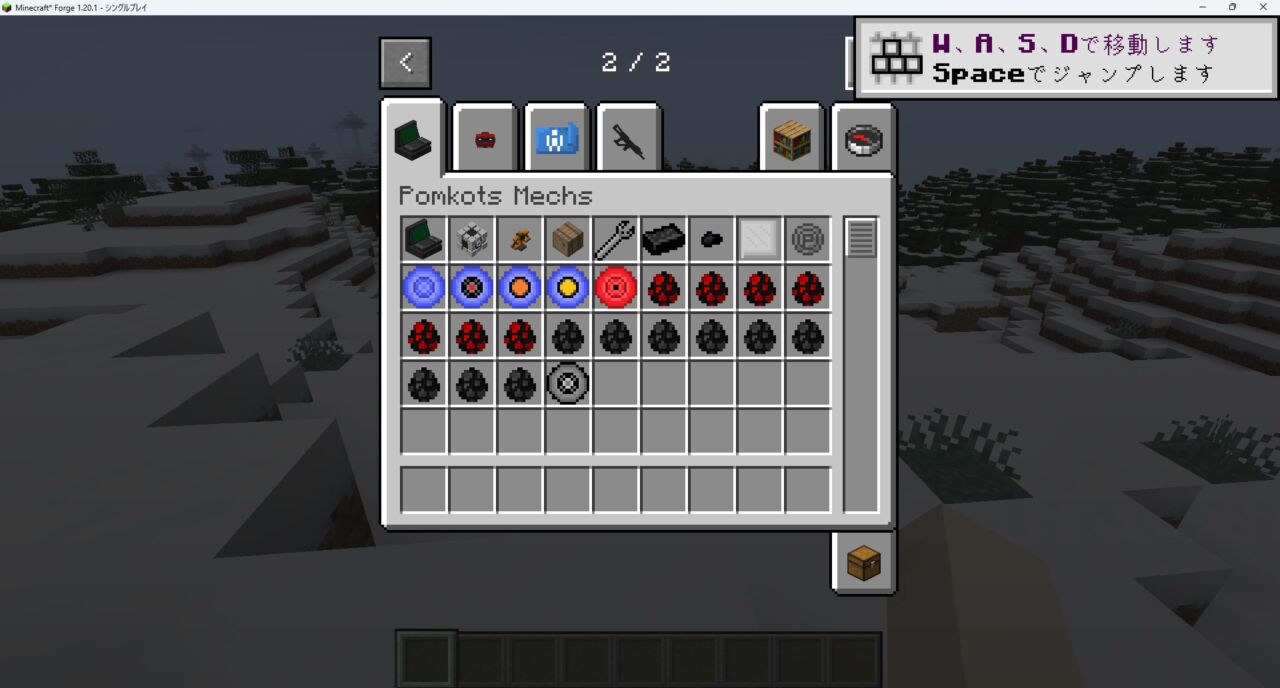Switch to the red mech head tab
The width and height of the screenshot is (1280, 688).
[x=485, y=139]
